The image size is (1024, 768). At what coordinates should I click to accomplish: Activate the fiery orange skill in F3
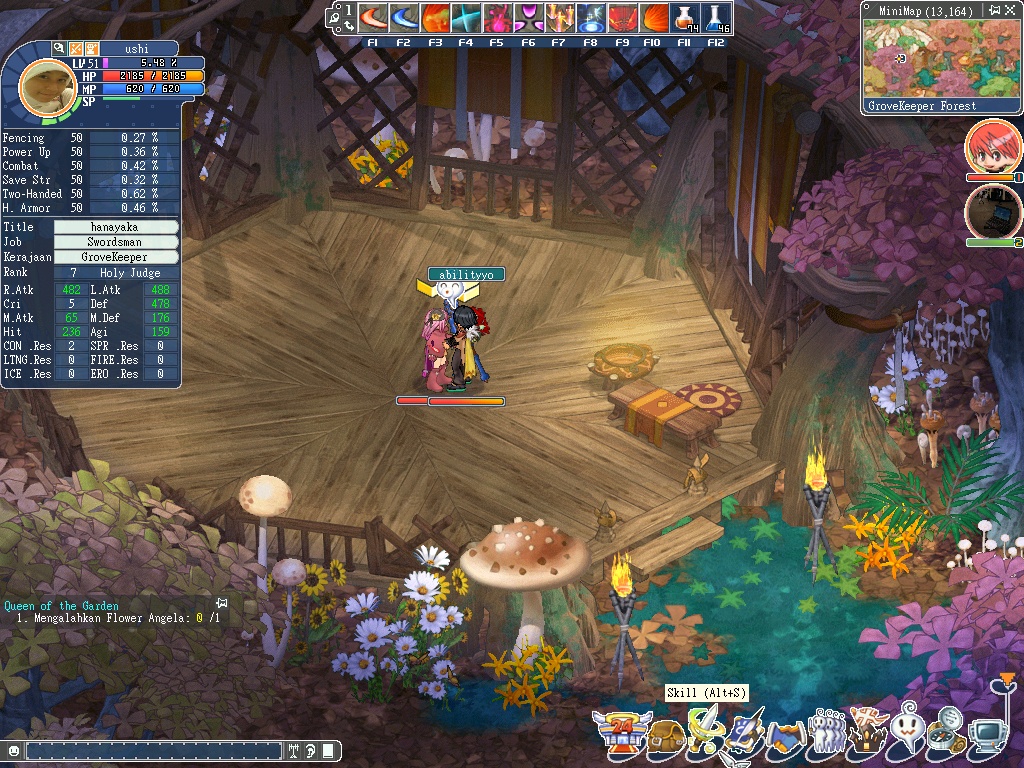(434, 19)
